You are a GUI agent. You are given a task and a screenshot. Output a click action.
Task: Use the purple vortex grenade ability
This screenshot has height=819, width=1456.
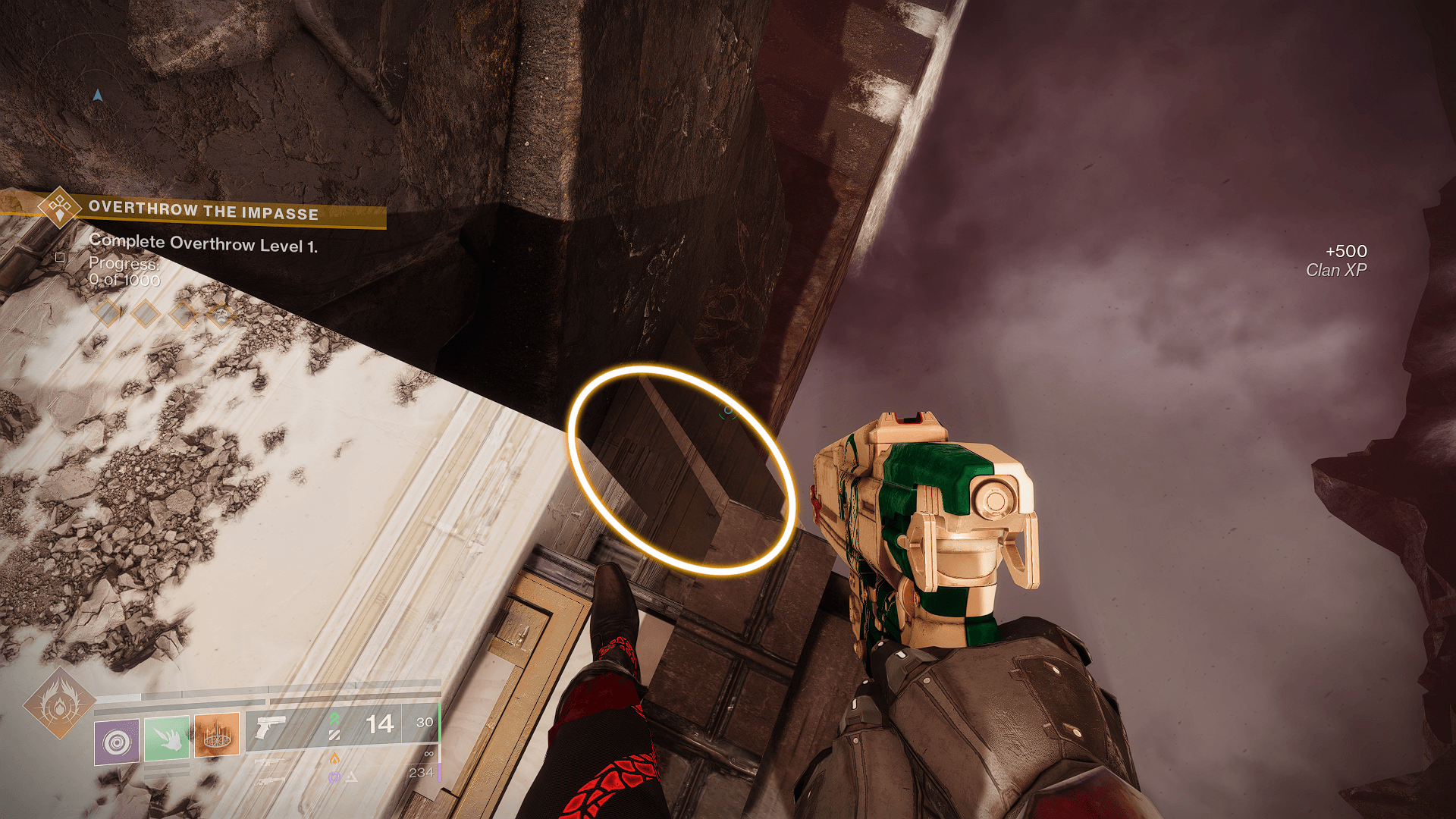(x=117, y=741)
